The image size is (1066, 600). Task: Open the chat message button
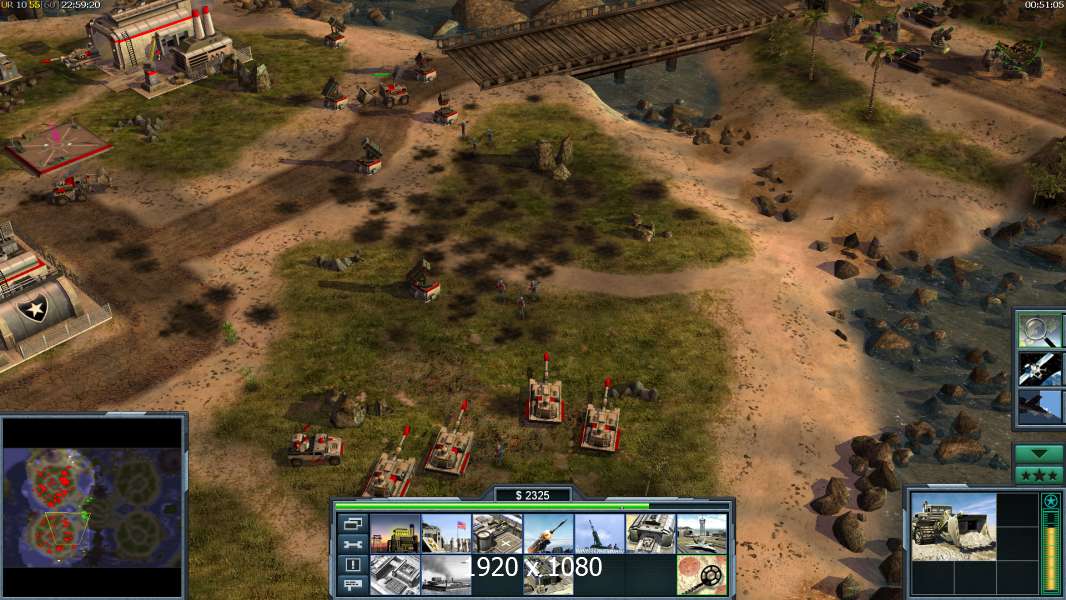tap(352, 585)
